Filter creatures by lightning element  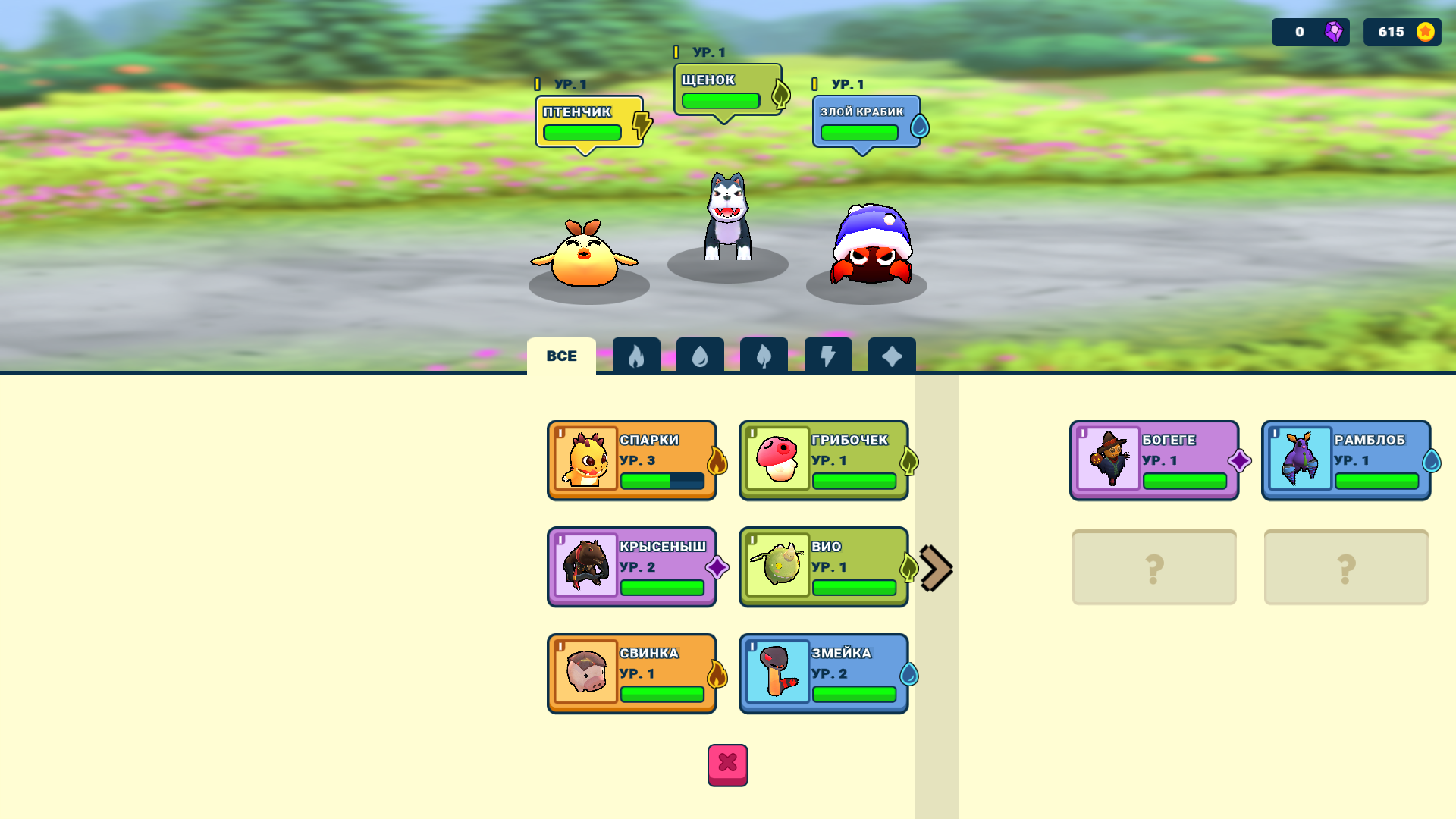click(827, 355)
